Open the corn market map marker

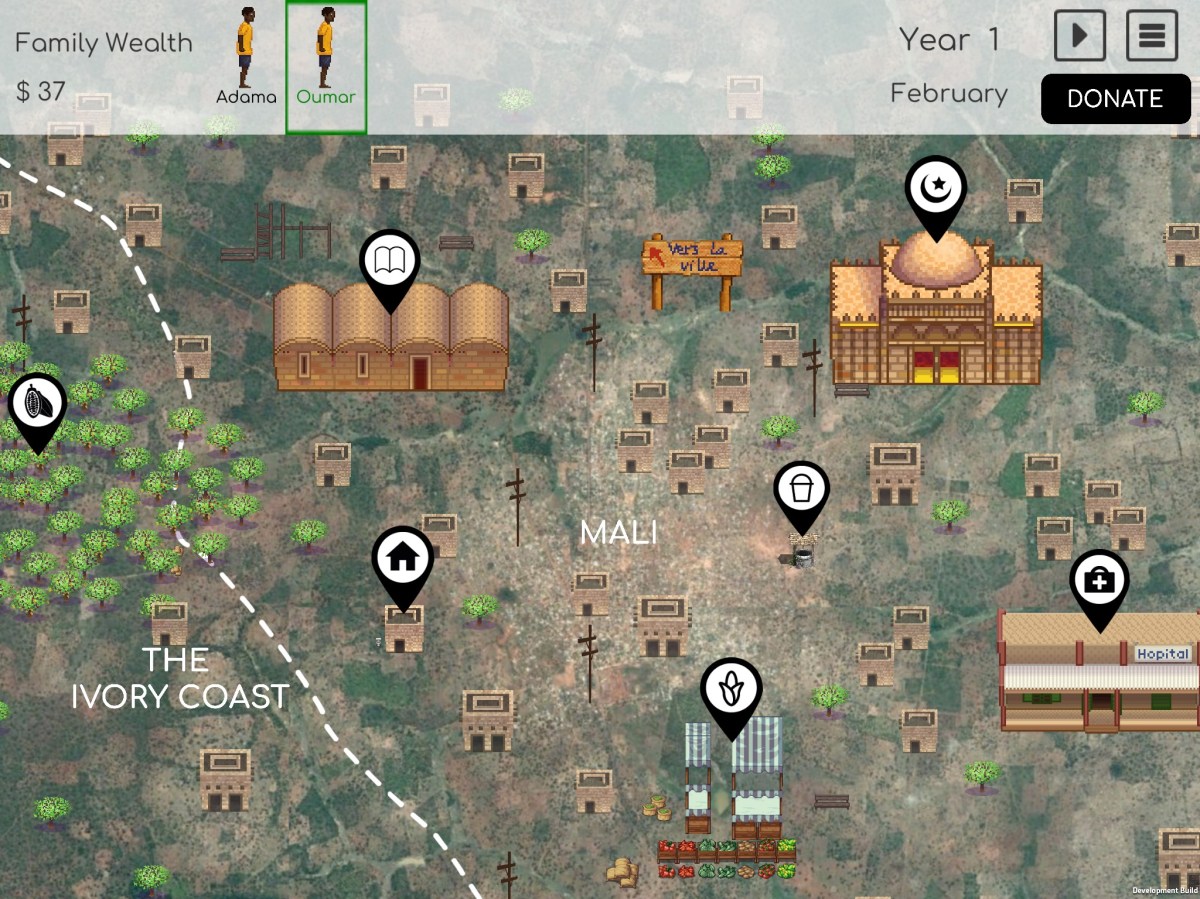click(x=731, y=691)
